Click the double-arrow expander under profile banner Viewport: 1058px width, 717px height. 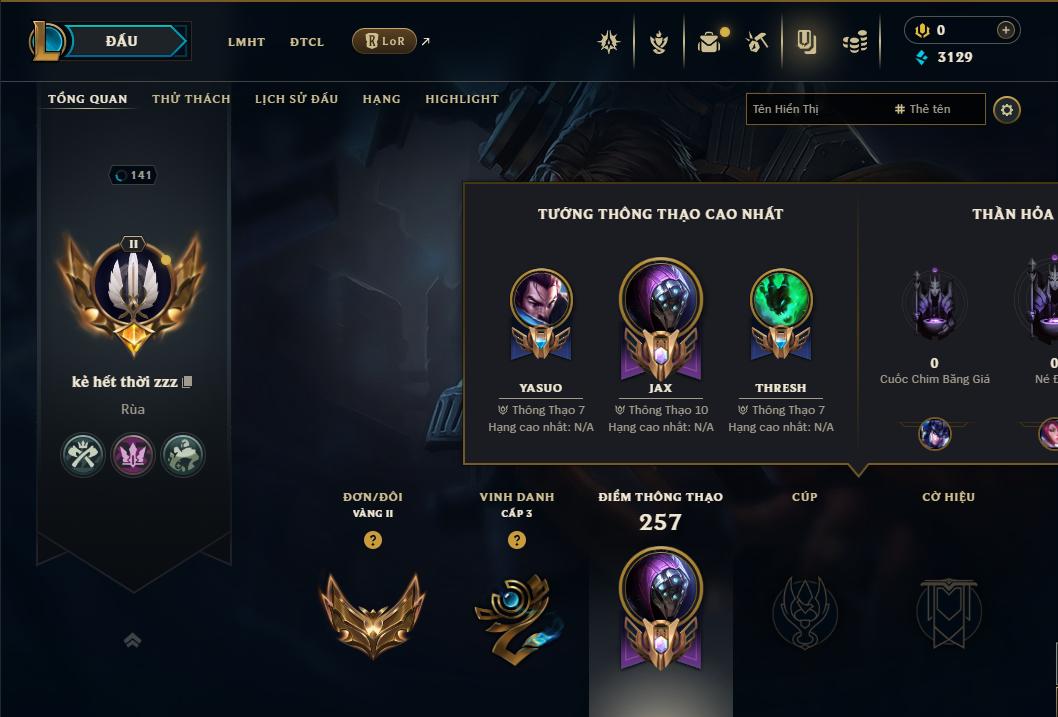132,641
